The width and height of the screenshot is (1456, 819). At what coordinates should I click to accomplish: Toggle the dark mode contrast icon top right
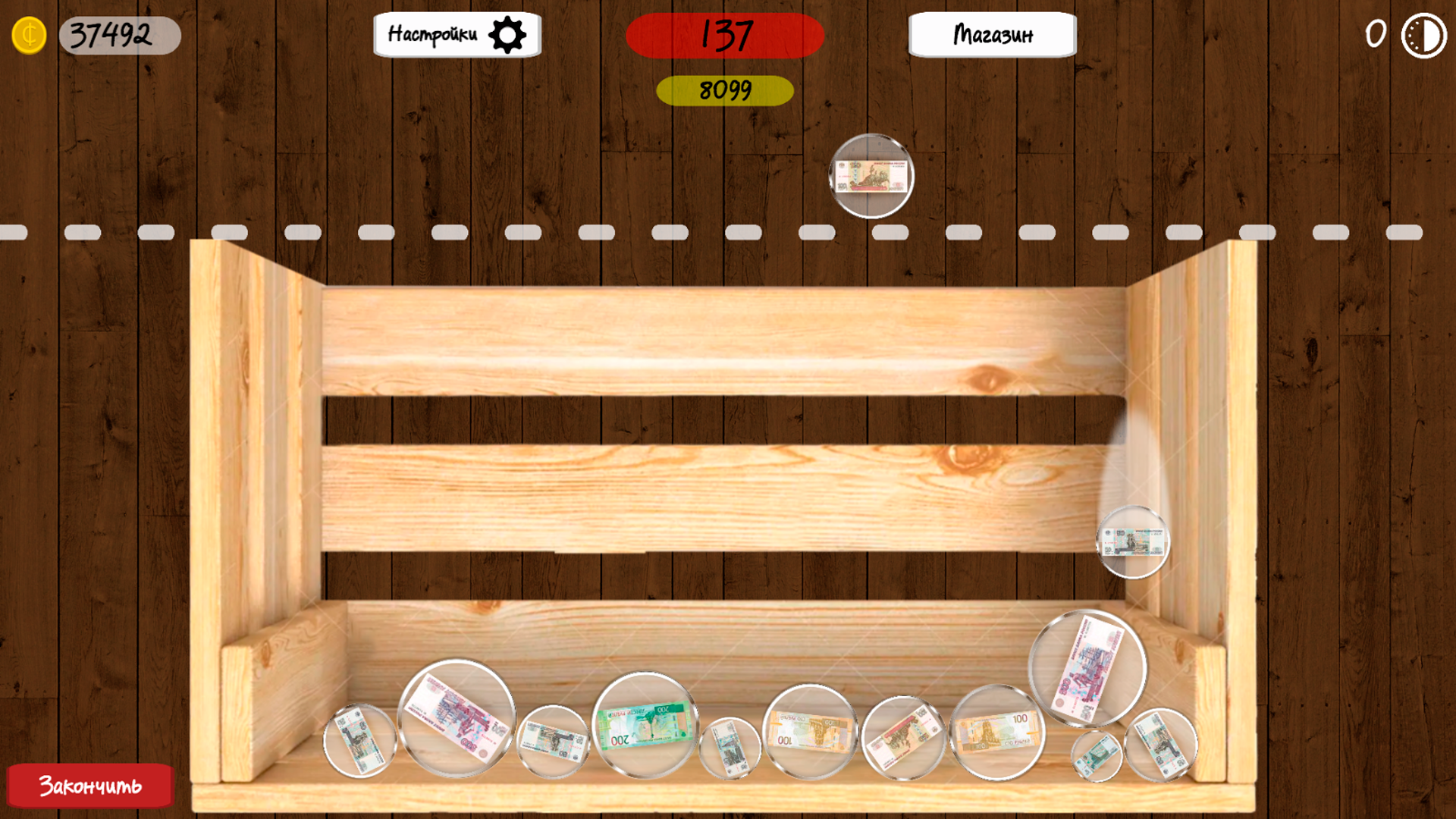coord(1424,34)
